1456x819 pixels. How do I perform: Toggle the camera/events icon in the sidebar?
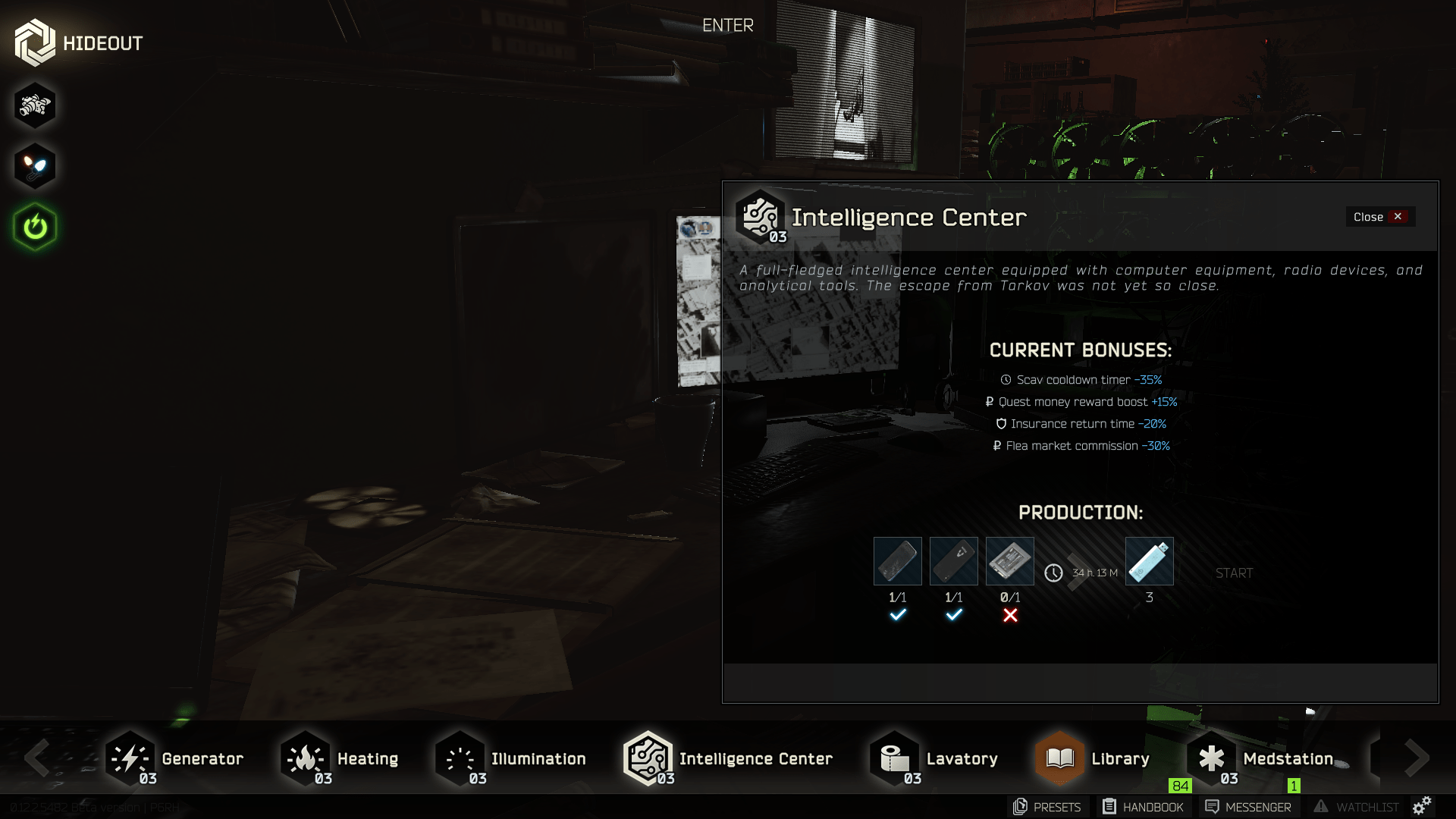[x=34, y=105]
